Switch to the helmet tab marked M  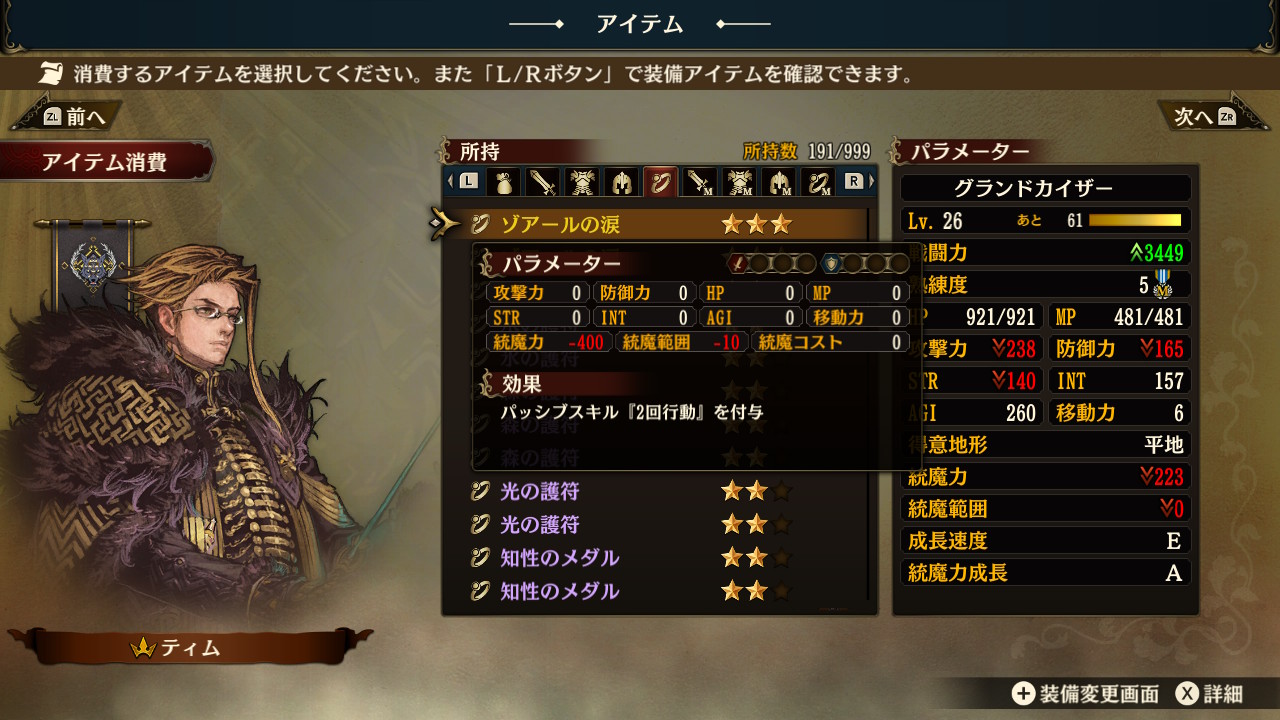(x=779, y=182)
